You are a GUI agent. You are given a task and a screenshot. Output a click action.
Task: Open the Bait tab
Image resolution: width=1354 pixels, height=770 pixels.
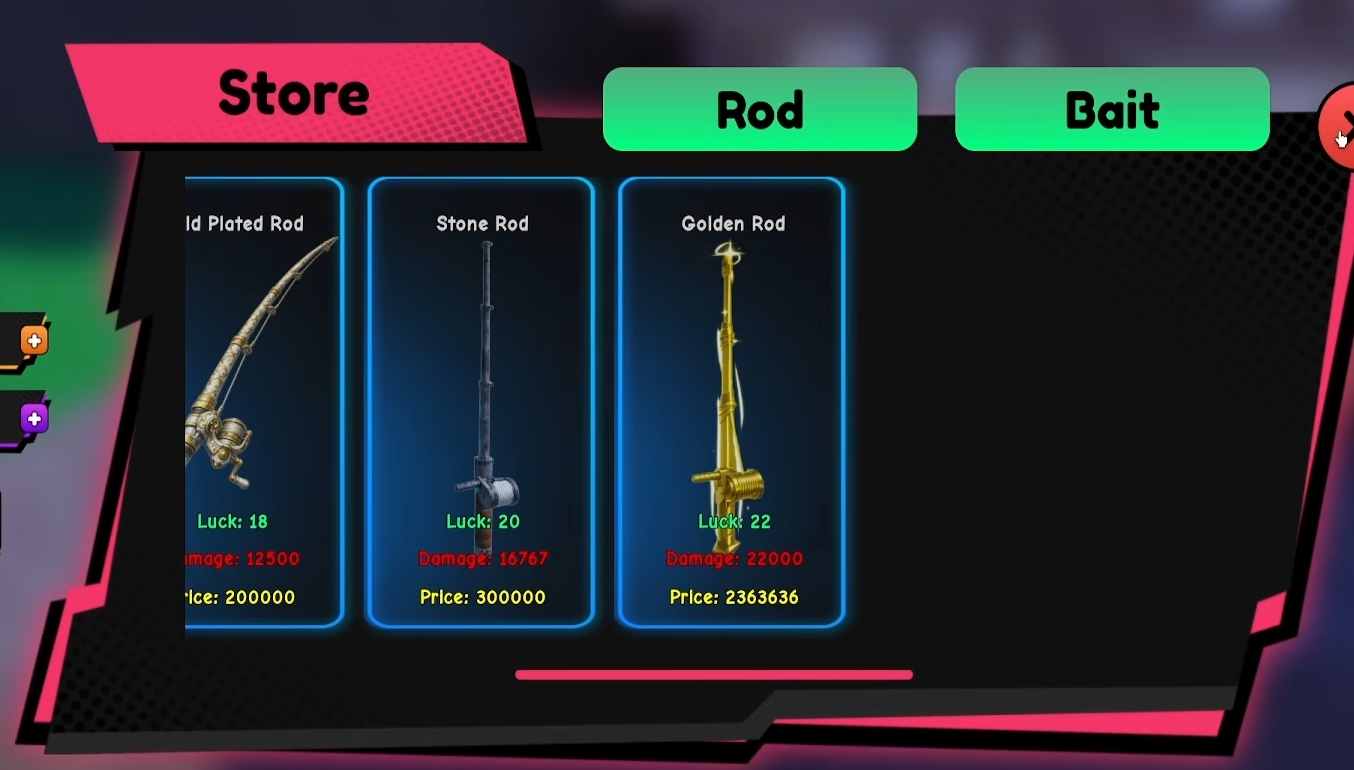(1111, 110)
